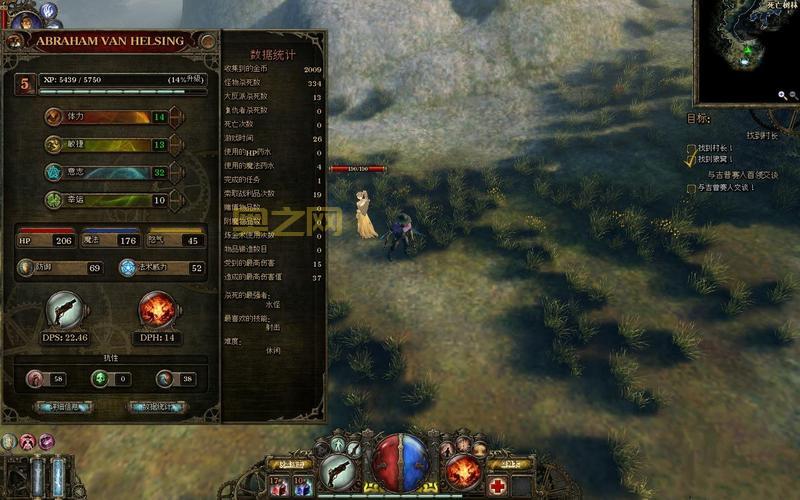
Task: Switch to the 详细信息 tab button
Action: pyautogui.click(x=63, y=407)
